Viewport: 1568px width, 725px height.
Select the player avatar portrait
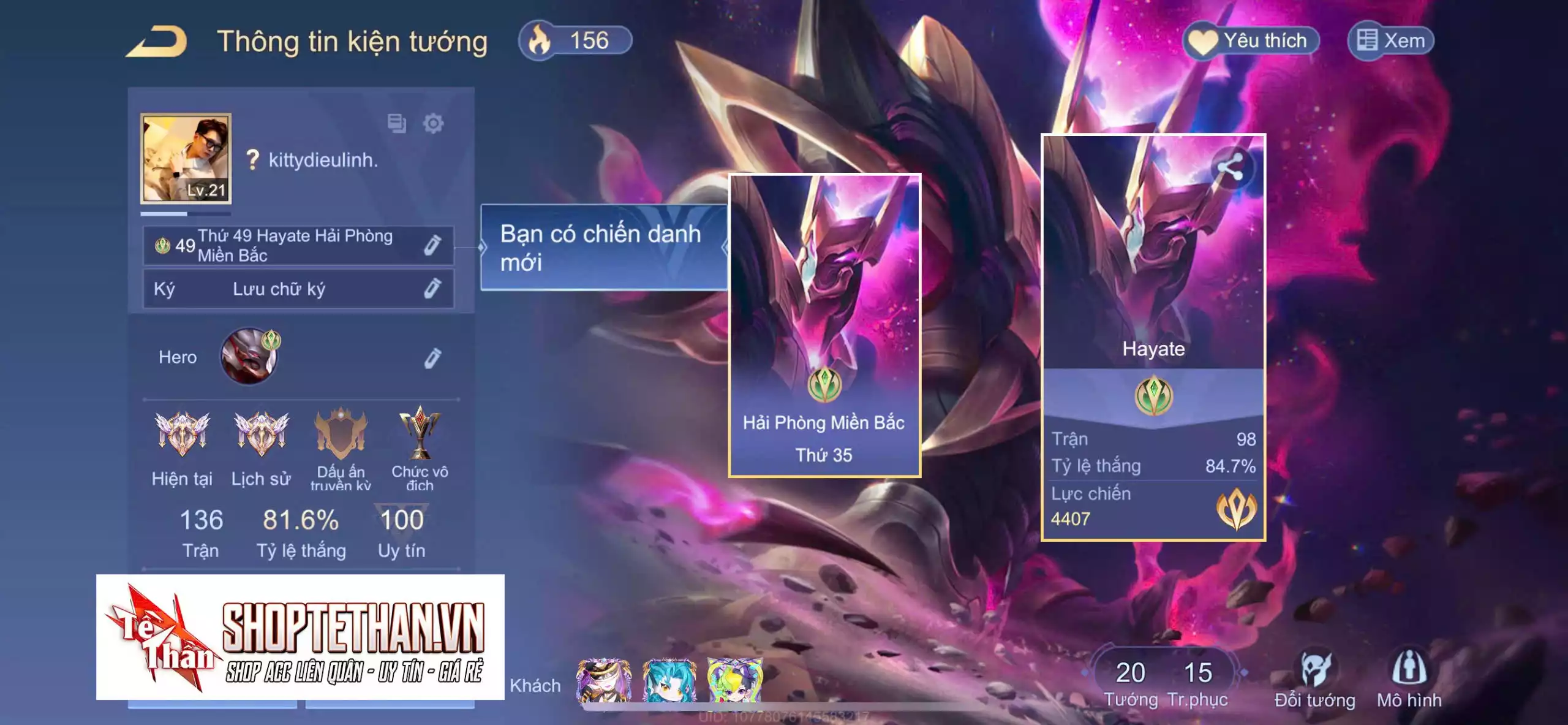[x=186, y=158]
